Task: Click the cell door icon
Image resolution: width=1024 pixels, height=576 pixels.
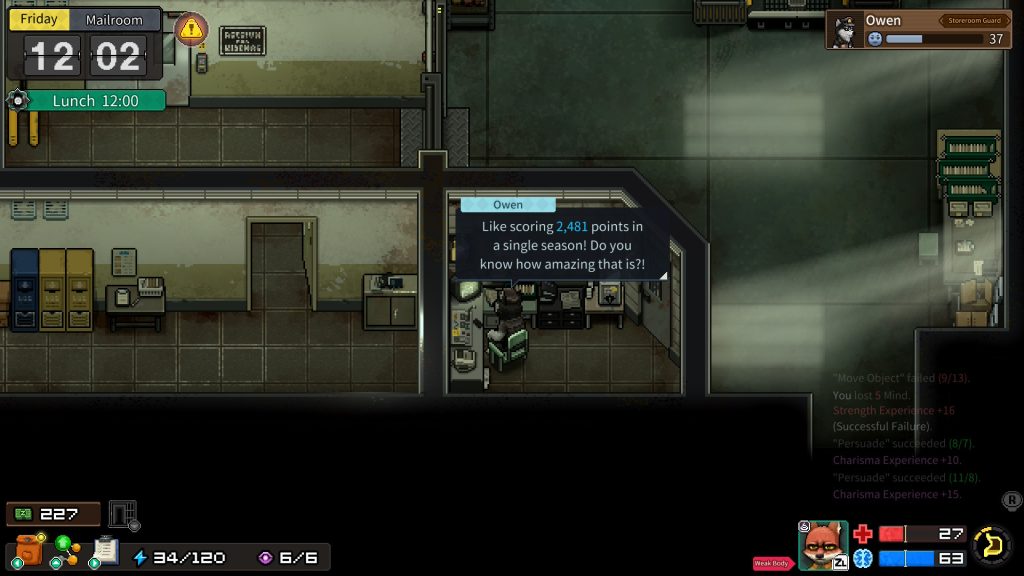Action: pos(122,514)
